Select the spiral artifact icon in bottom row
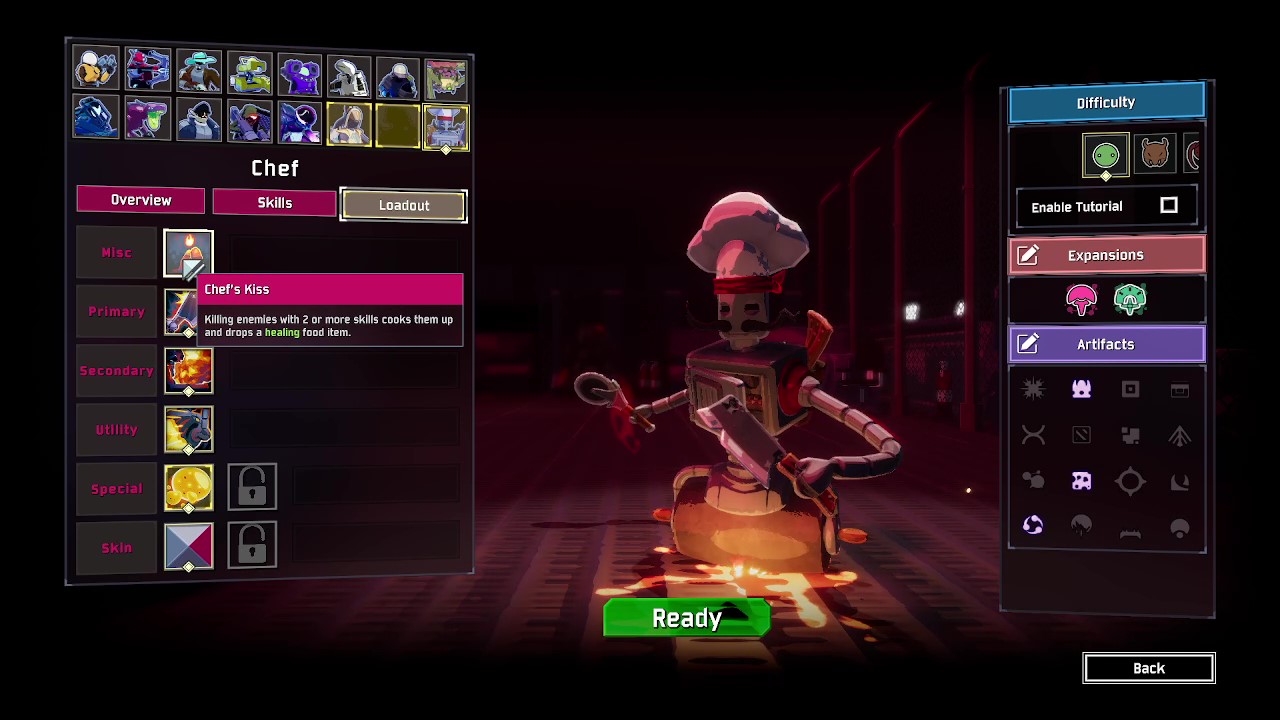 (x=1033, y=524)
